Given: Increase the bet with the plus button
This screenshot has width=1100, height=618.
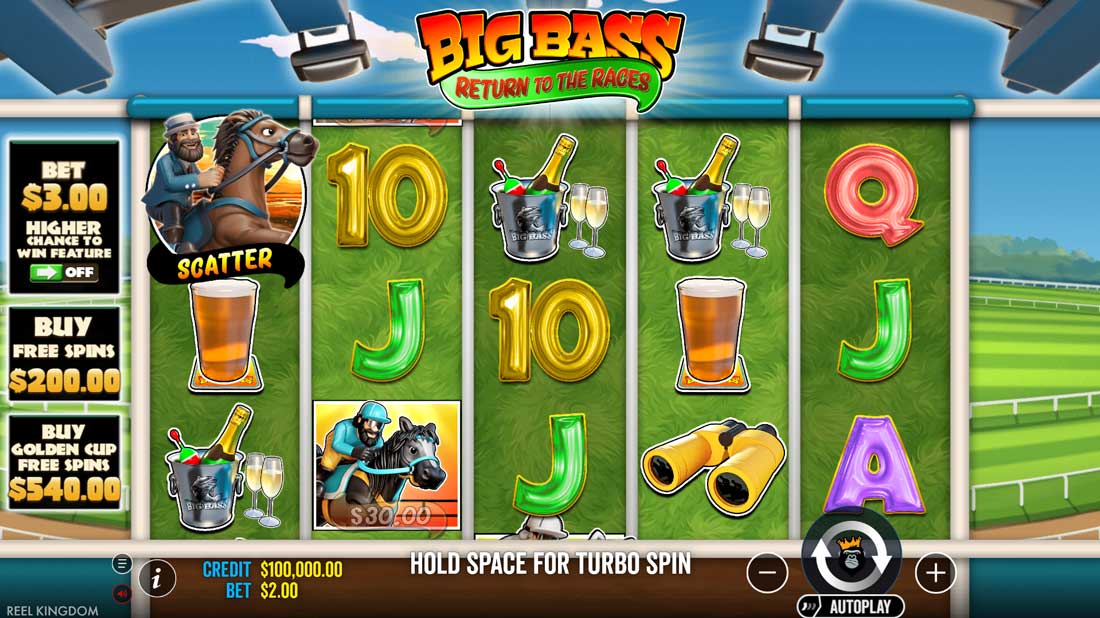Looking at the screenshot, I should (x=935, y=573).
